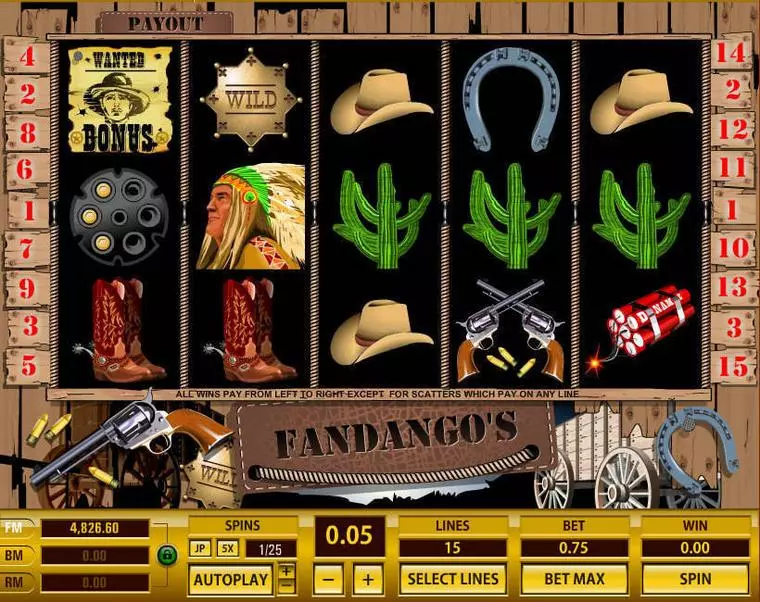Select the RM balance mode

click(x=15, y=582)
